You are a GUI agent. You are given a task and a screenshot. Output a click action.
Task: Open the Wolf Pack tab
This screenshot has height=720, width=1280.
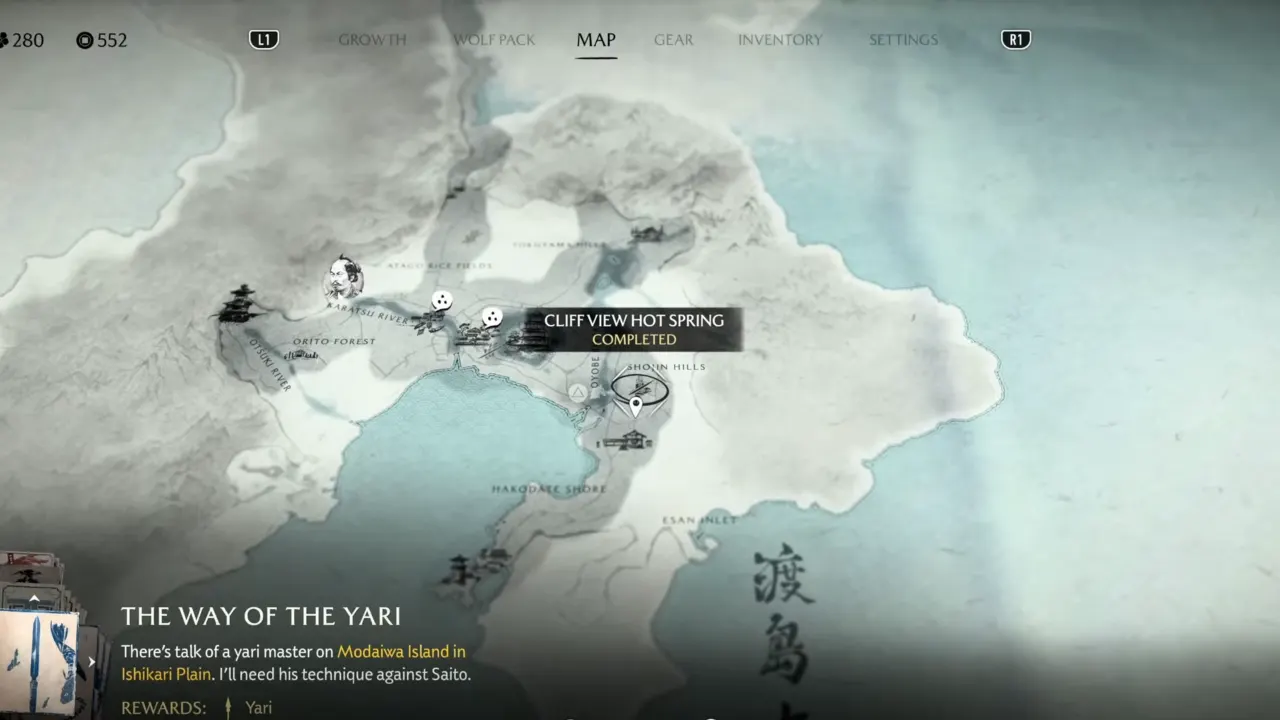(494, 40)
